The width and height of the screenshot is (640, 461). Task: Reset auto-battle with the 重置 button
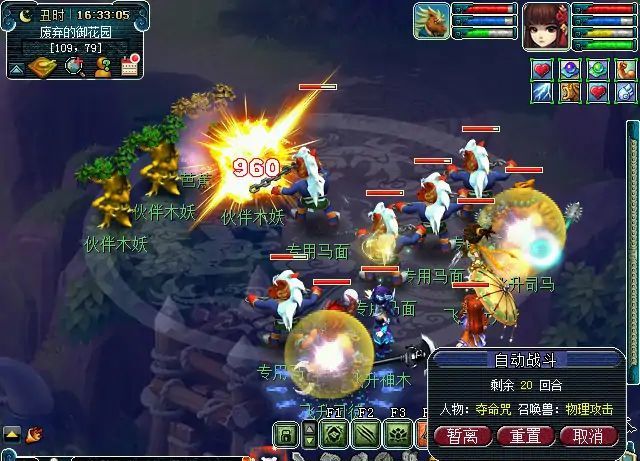[525, 436]
